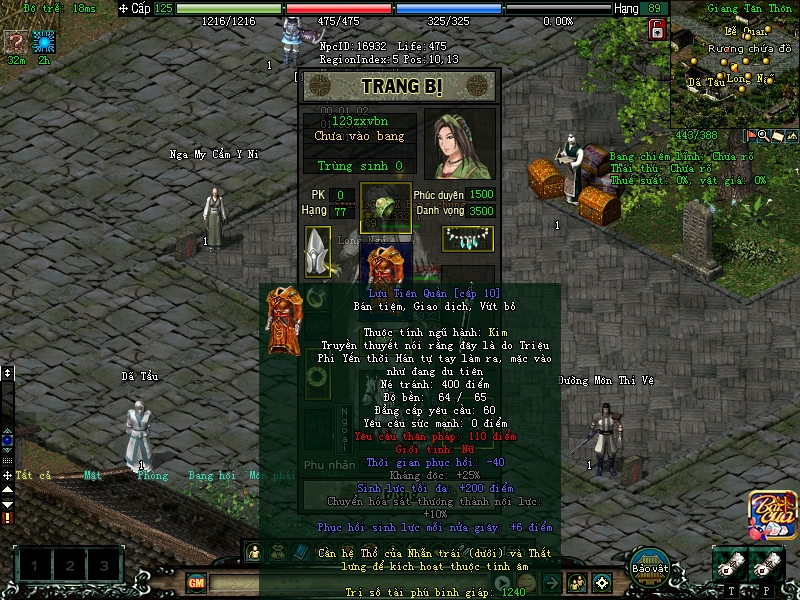
Task: Select the green helmet equipment slot
Action: coord(385,207)
